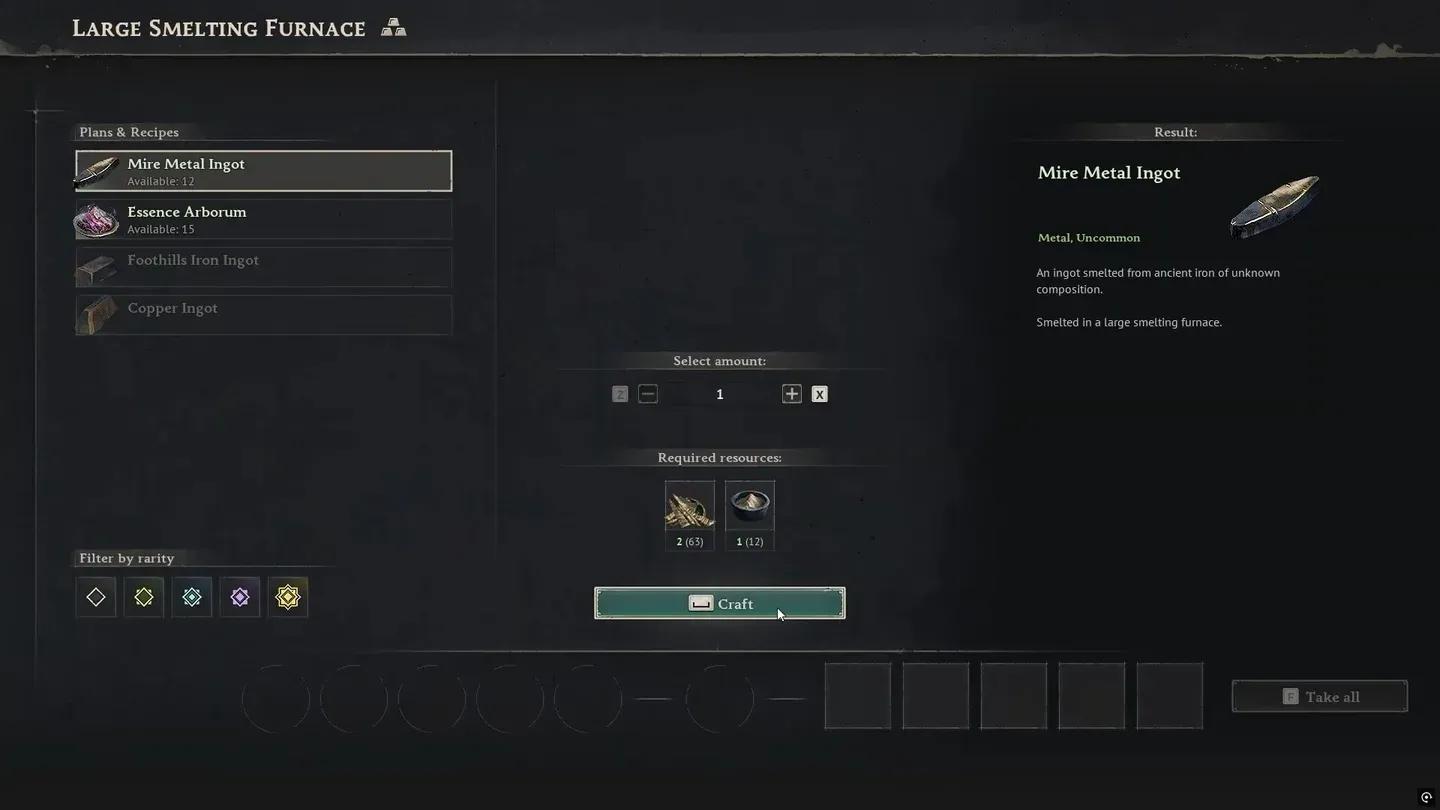Filter recipes by blue rare rarity
The height and width of the screenshot is (810, 1440).
[x=192, y=597]
